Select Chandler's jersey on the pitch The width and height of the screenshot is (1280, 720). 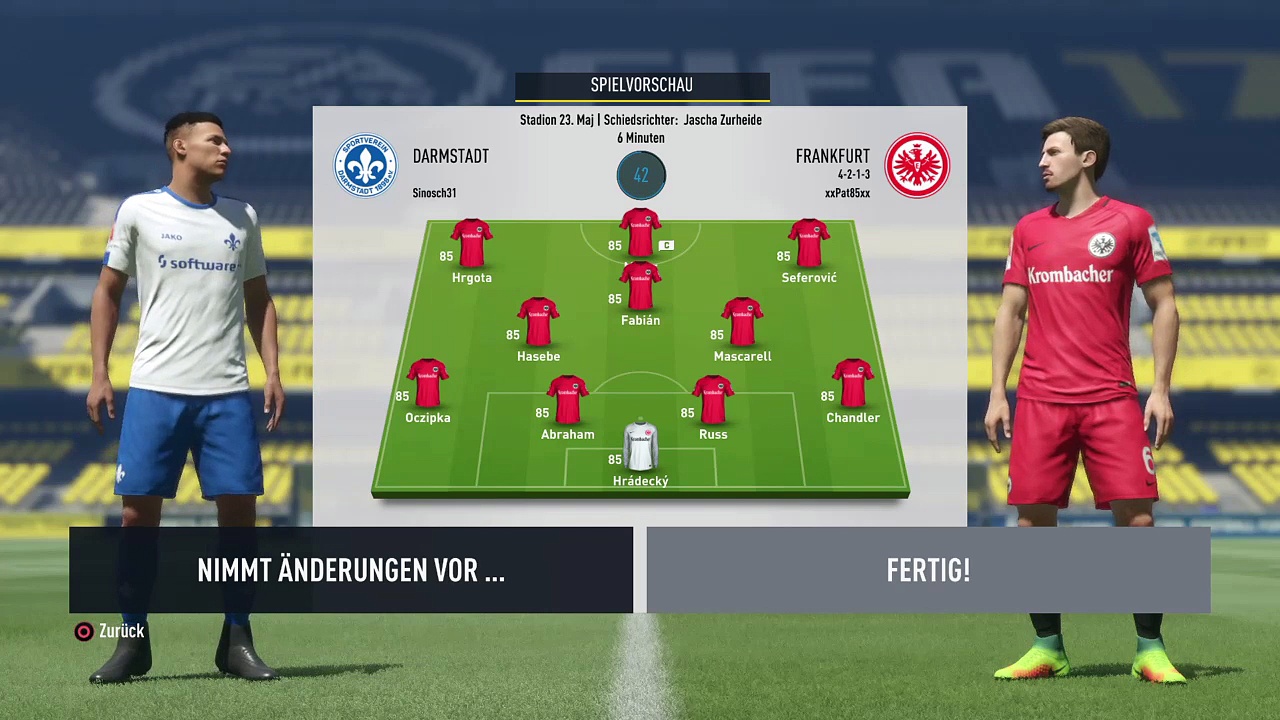852,384
